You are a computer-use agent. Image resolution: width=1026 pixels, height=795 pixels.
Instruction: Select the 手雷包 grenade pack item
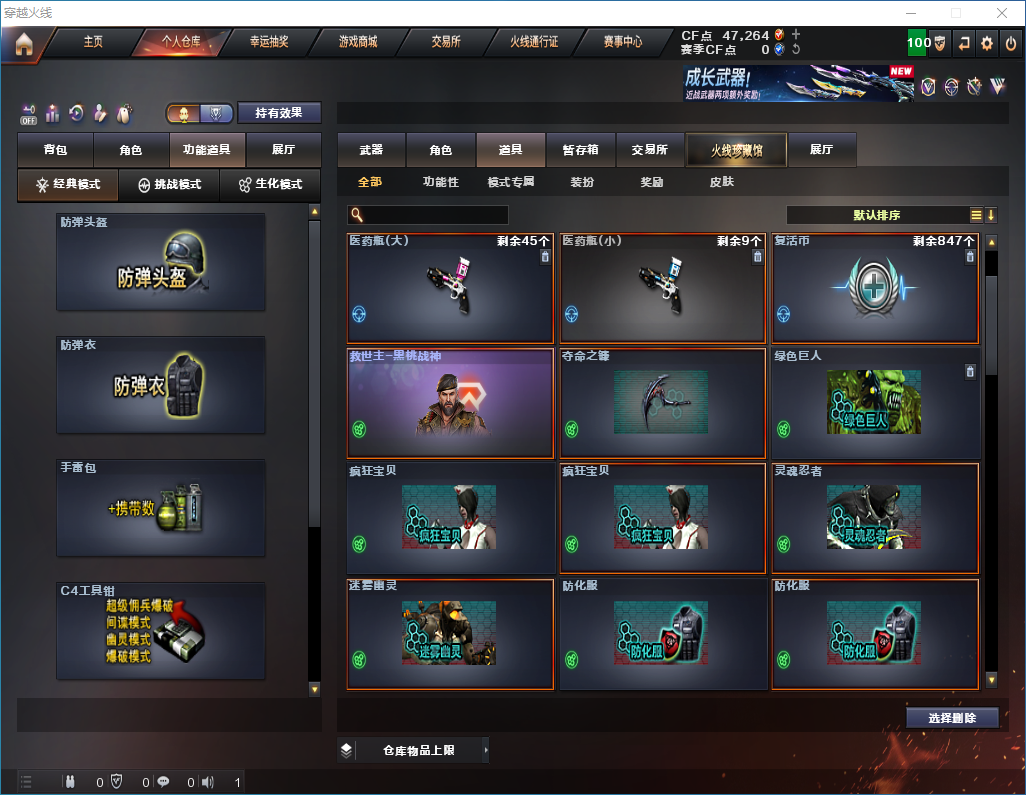click(161, 508)
